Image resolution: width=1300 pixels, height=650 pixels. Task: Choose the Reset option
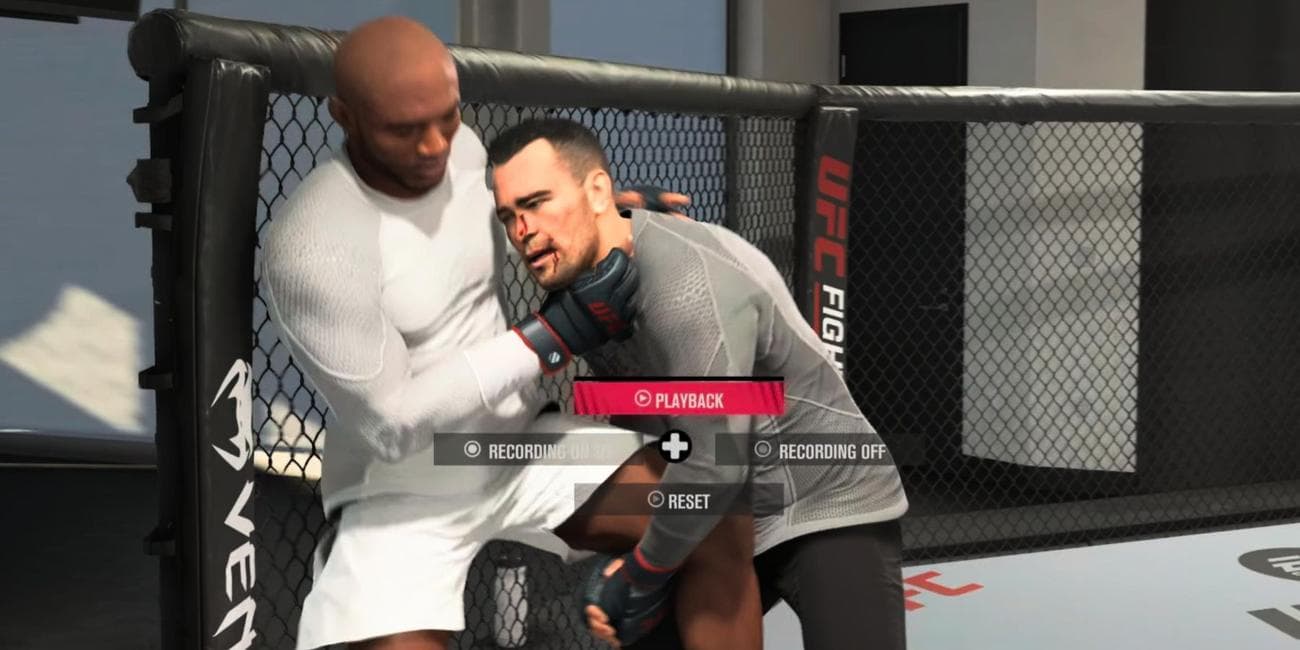(x=678, y=500)
